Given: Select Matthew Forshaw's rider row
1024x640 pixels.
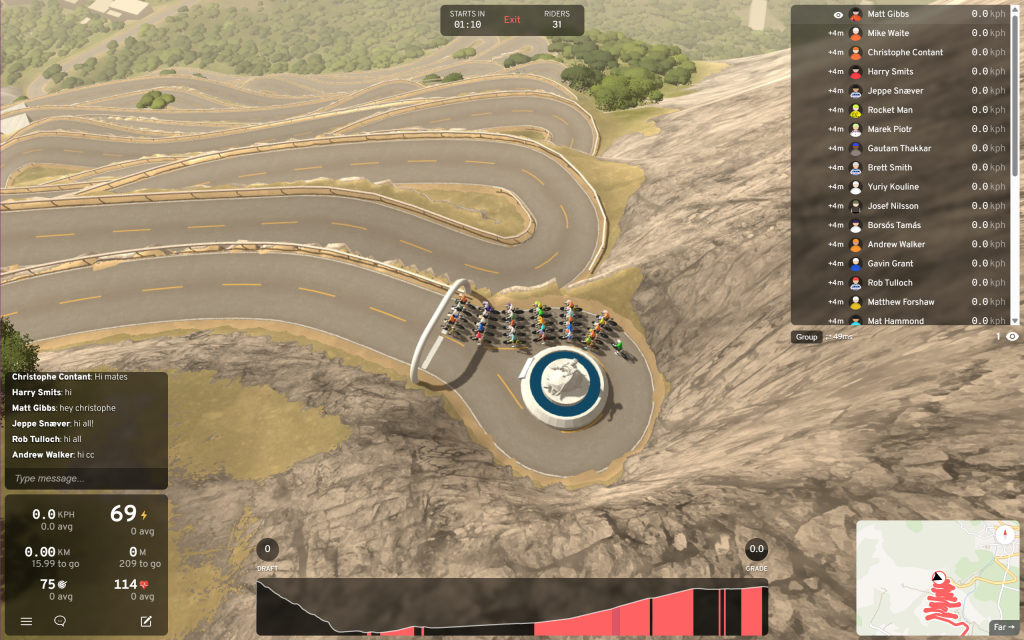Looking at the screenshot, I should tap(902, 302).
